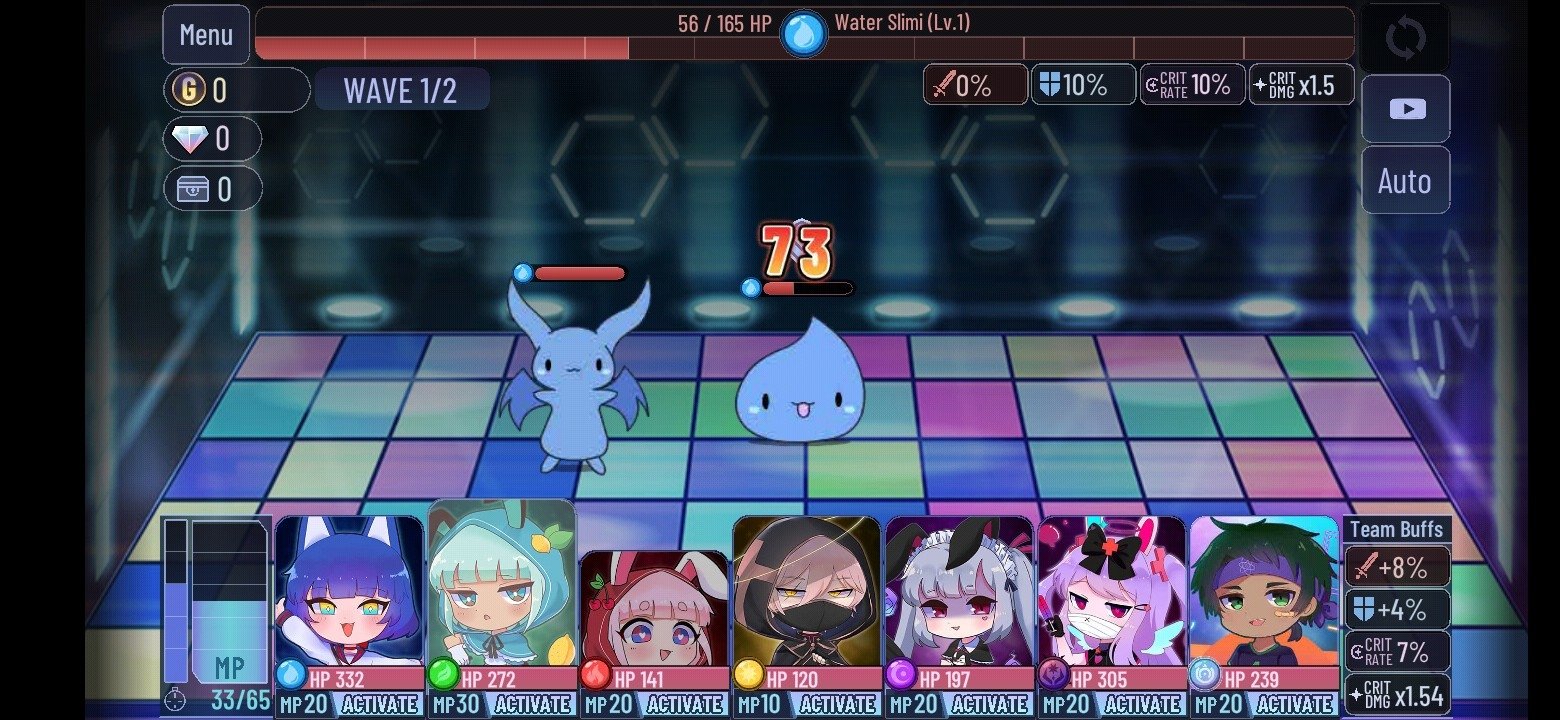This screenshot has width=1560, height=720.
Task: Activate the fox girl's skill
Action: pos(380,703)
